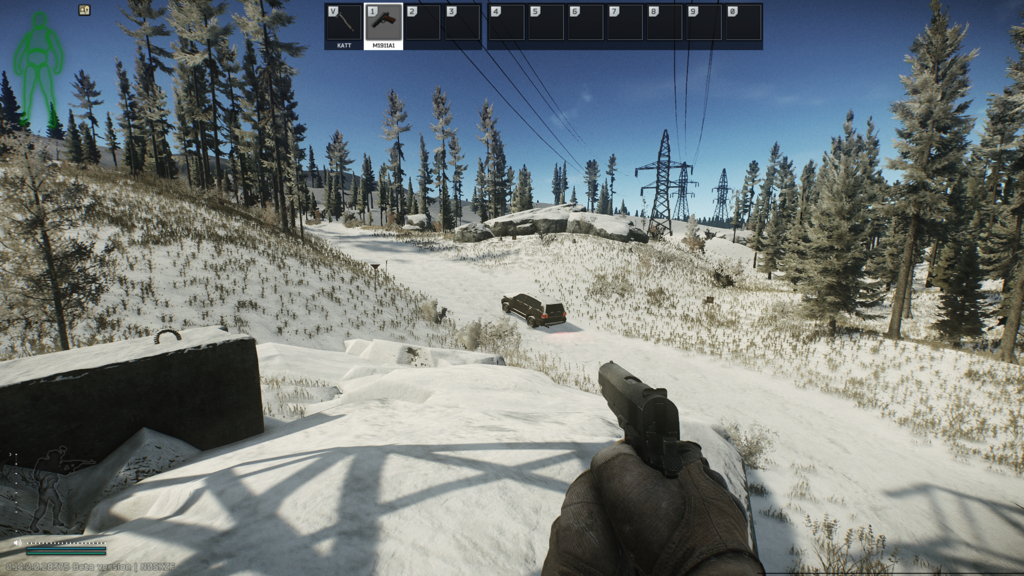Click the status effect buff icon
Screen dimensions: 1024x576
tap(84, 10)
